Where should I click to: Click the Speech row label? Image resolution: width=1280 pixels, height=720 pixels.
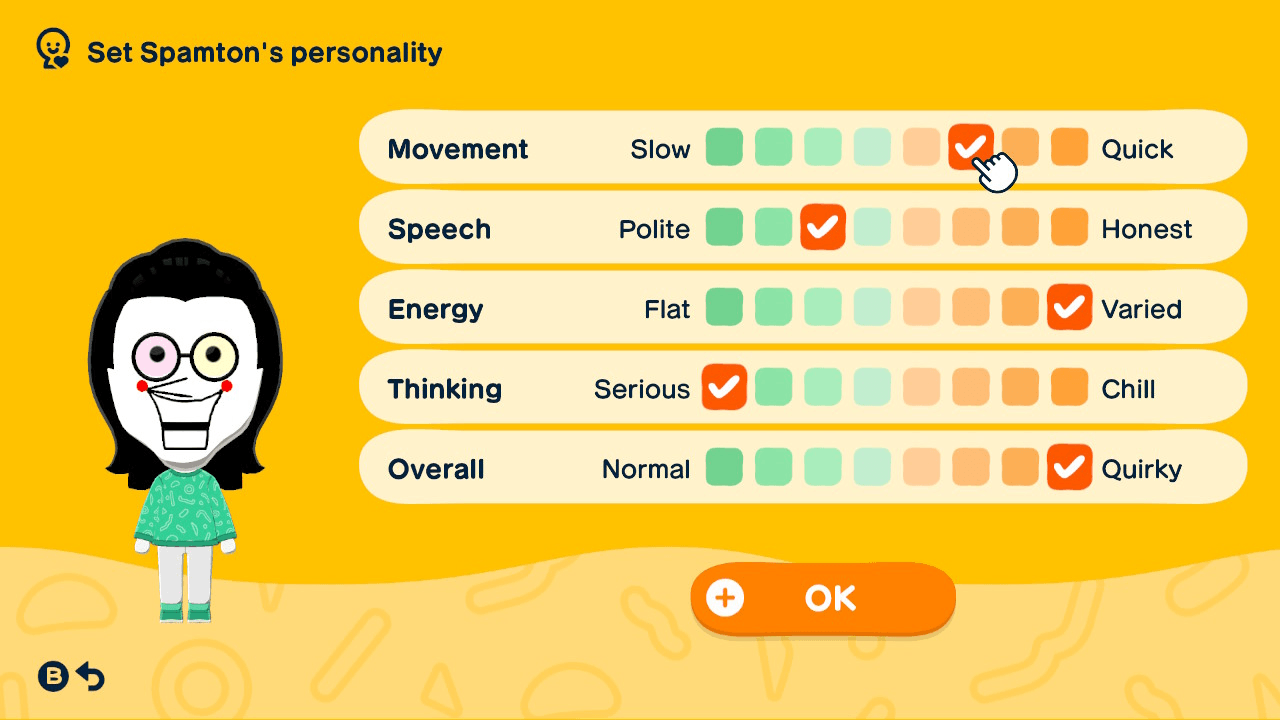440,228
